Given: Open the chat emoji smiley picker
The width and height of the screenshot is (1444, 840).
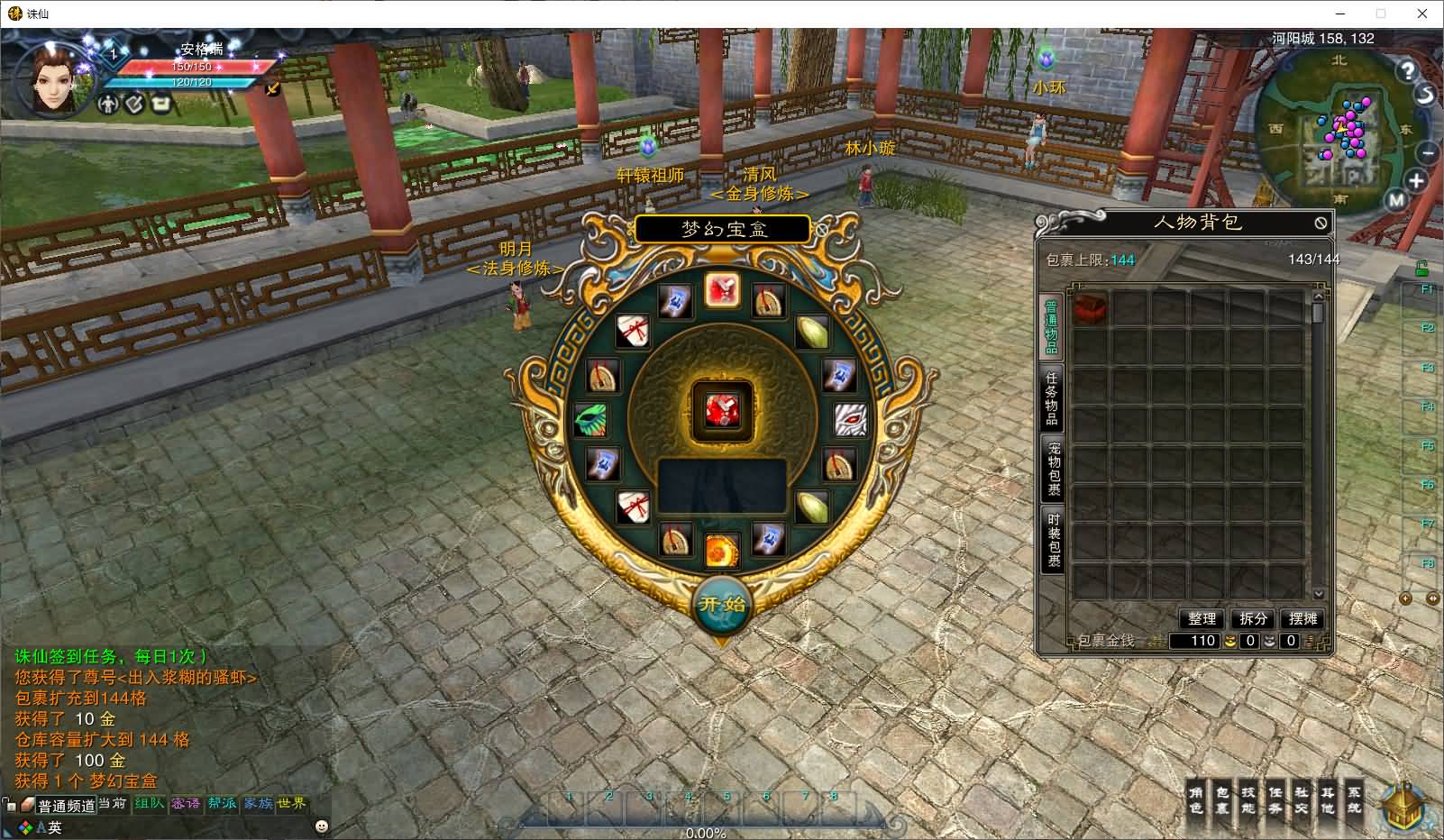Looking at the screenshot, I should click(x=322, y=826).
